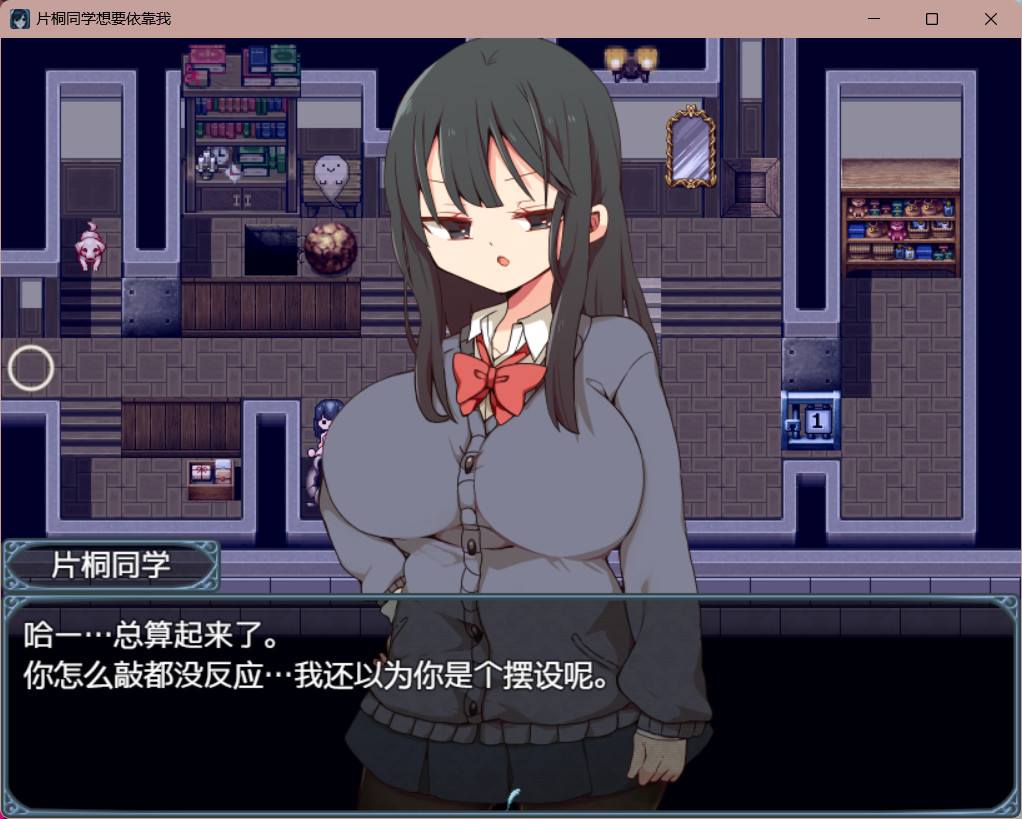Advance the dialogue by clicking the message box
The image size is (1022, 819).
510,700
